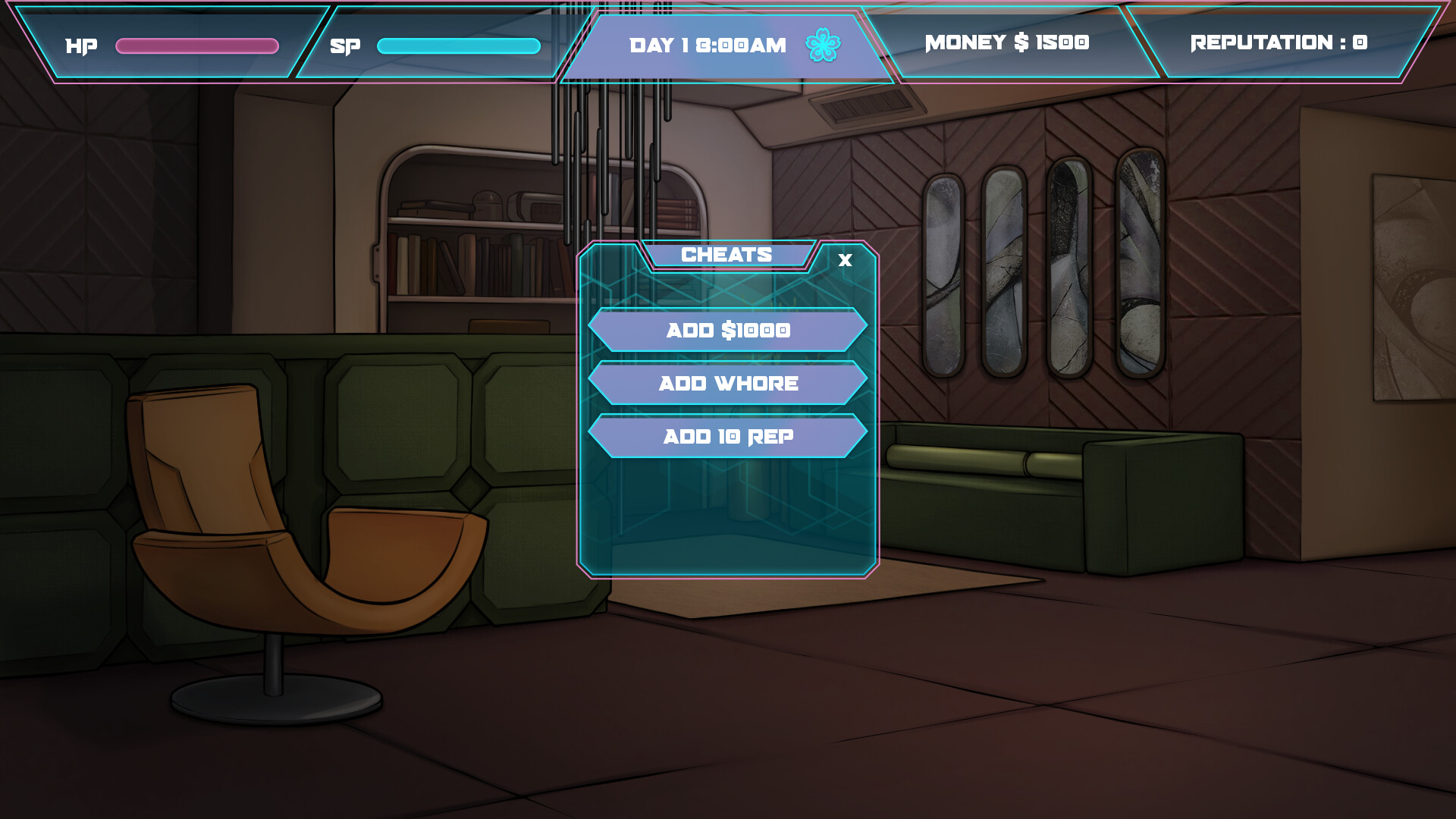Activate the ADD 10 REP cheat
The width and height of the screenshot is (1456, 819).
tap(728, 437)
